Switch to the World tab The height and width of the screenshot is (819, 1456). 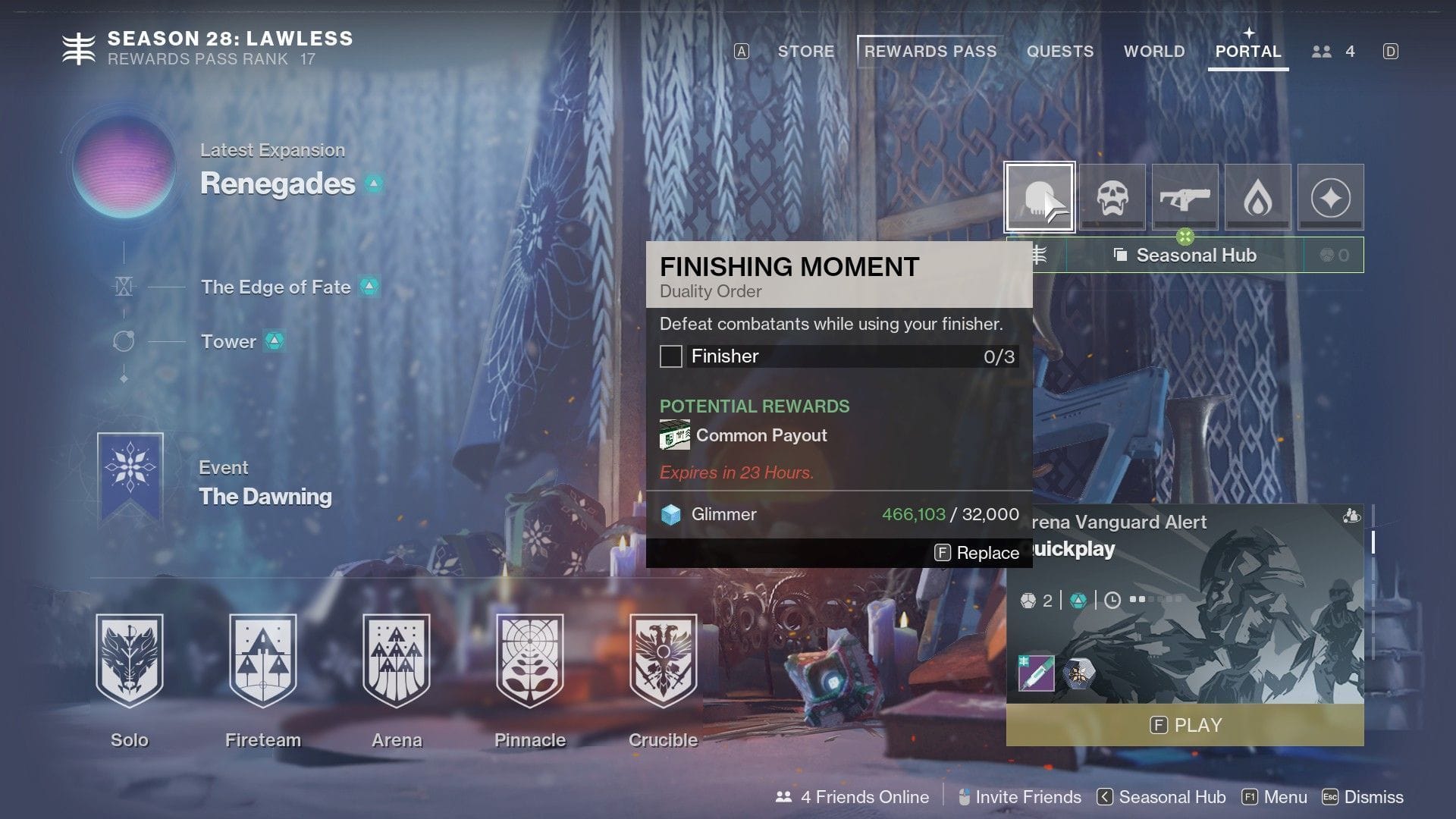[x=1153, y=51]
